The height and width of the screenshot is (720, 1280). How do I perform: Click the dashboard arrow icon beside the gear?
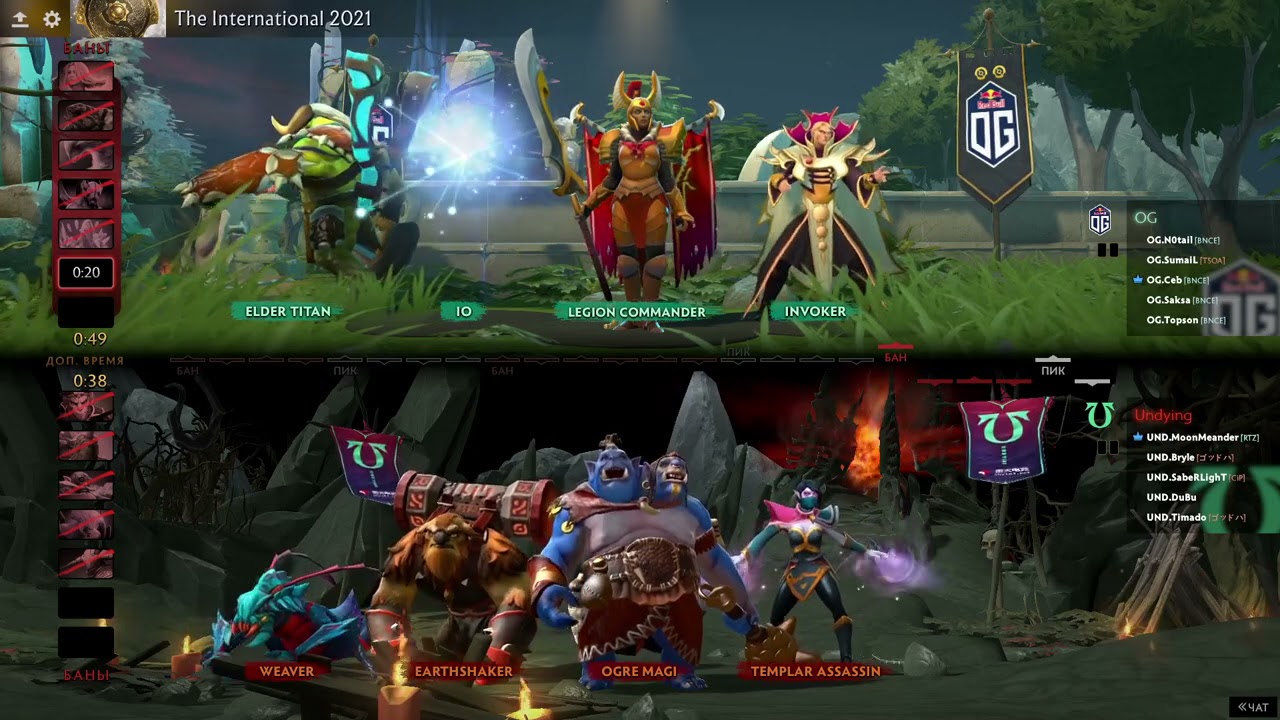[x=20, y=19]
